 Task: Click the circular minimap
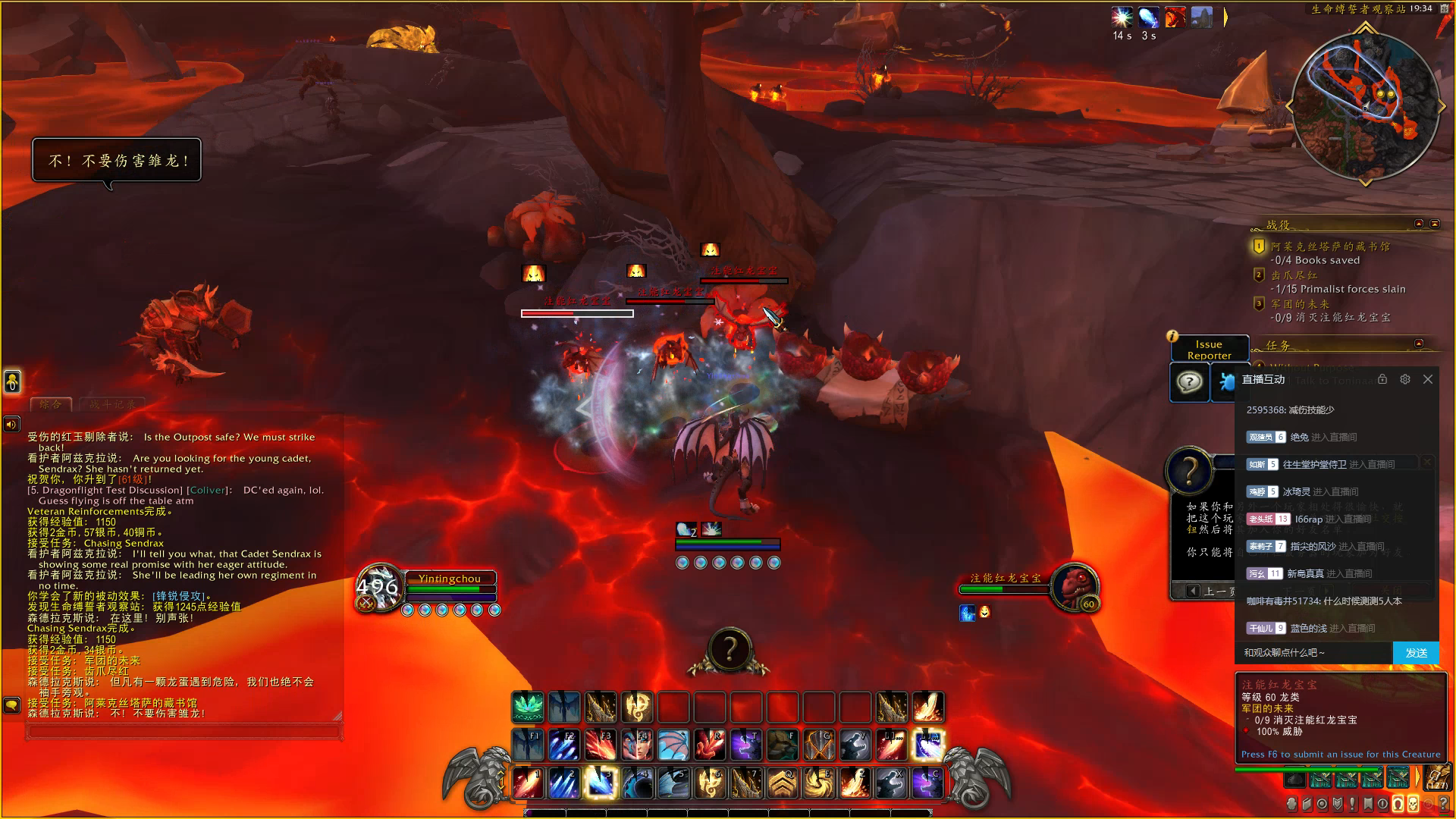(x=1365, y=105)
